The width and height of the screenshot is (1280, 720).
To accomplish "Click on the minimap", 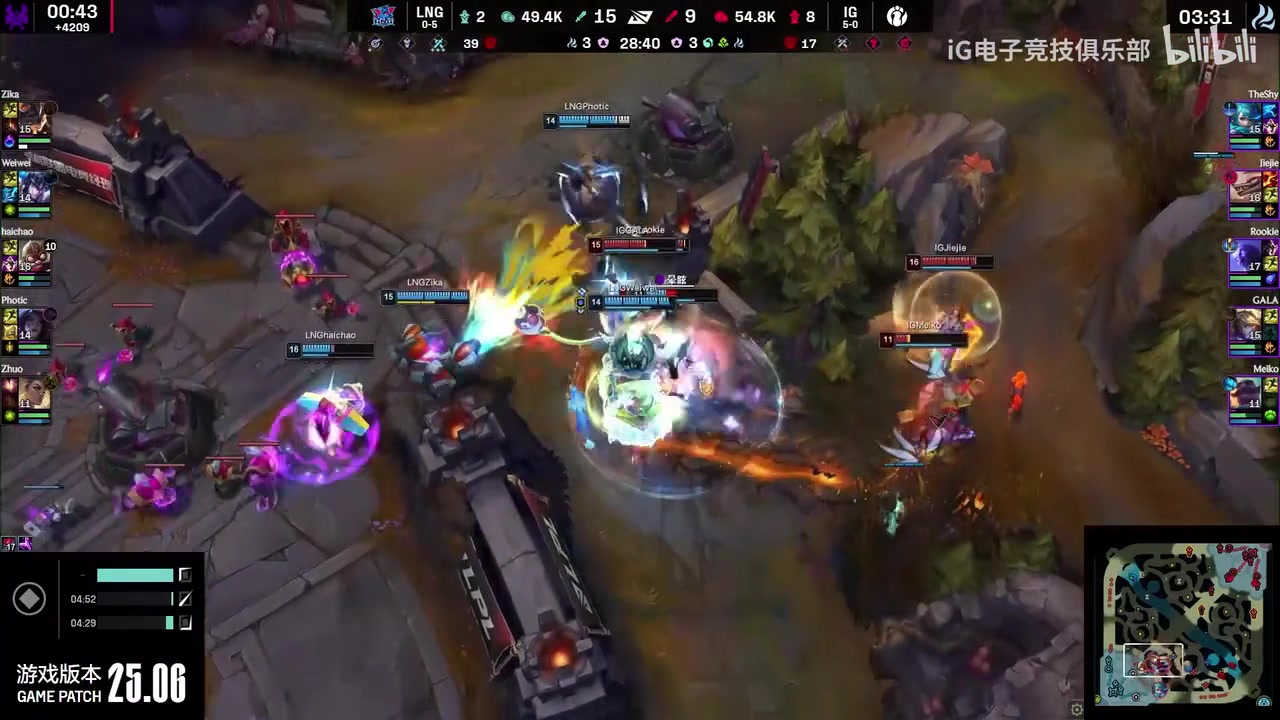I will pos(1180,622).
